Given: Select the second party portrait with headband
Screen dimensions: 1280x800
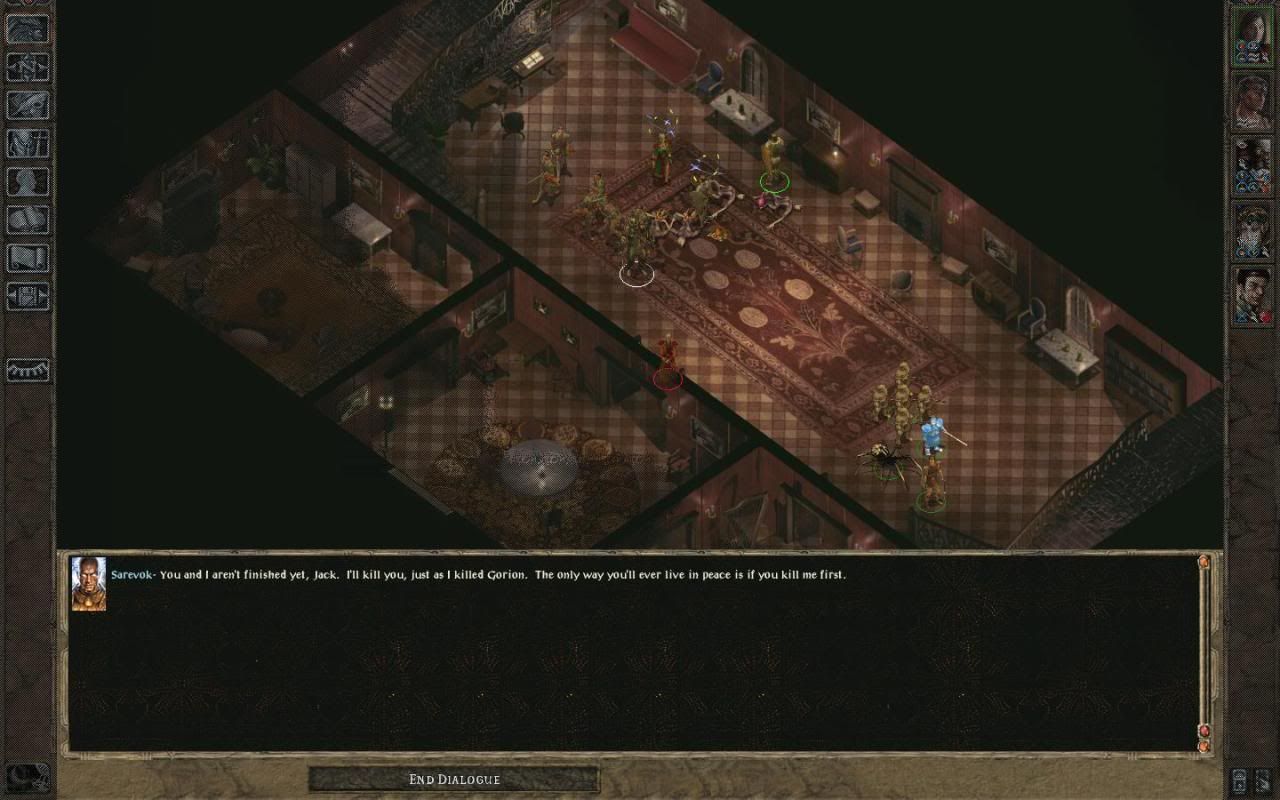Looking at the screenshot, I should coord(1251,101).
